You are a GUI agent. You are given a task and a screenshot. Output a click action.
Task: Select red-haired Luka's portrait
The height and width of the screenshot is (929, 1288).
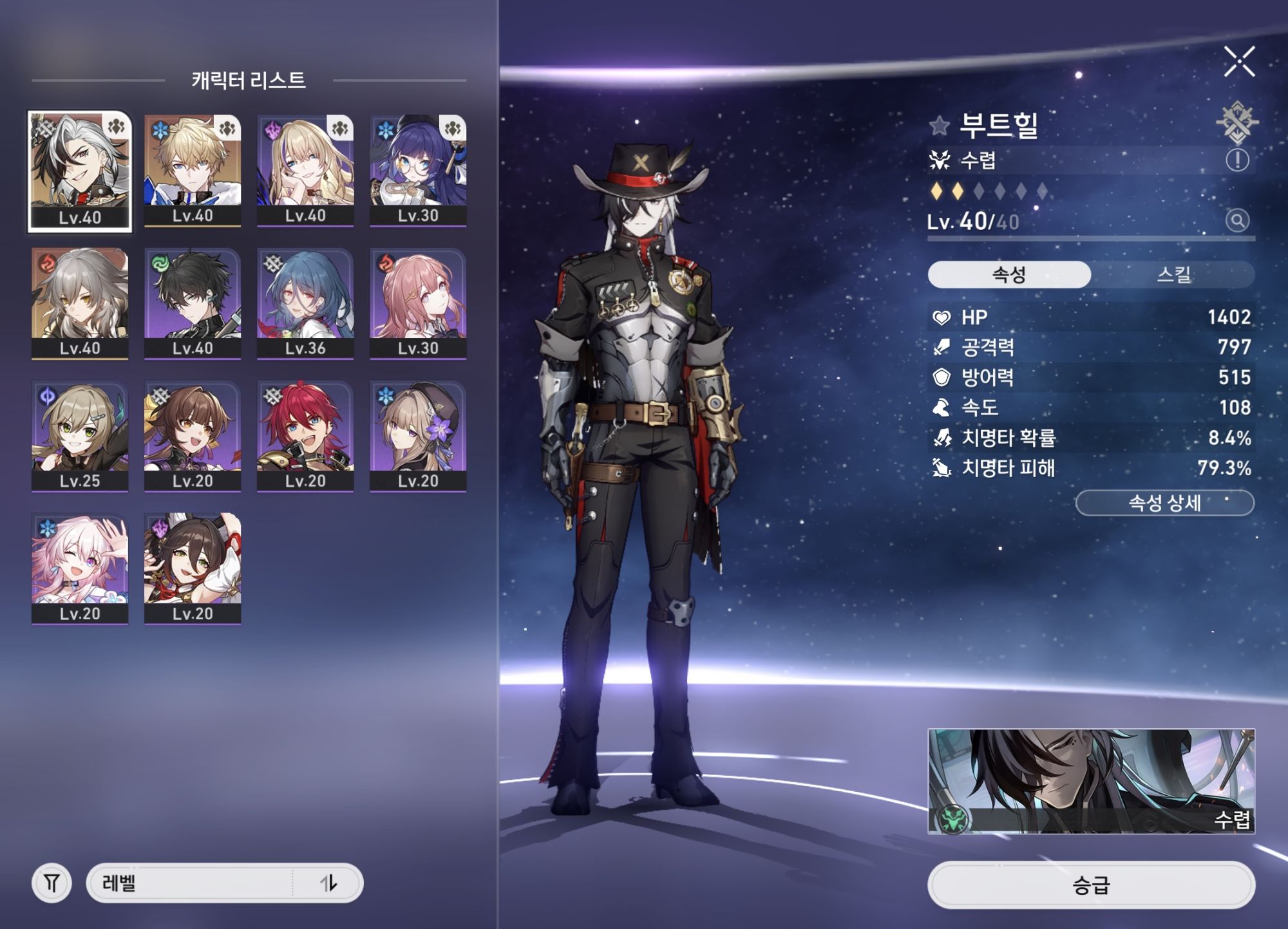(305, 436)
